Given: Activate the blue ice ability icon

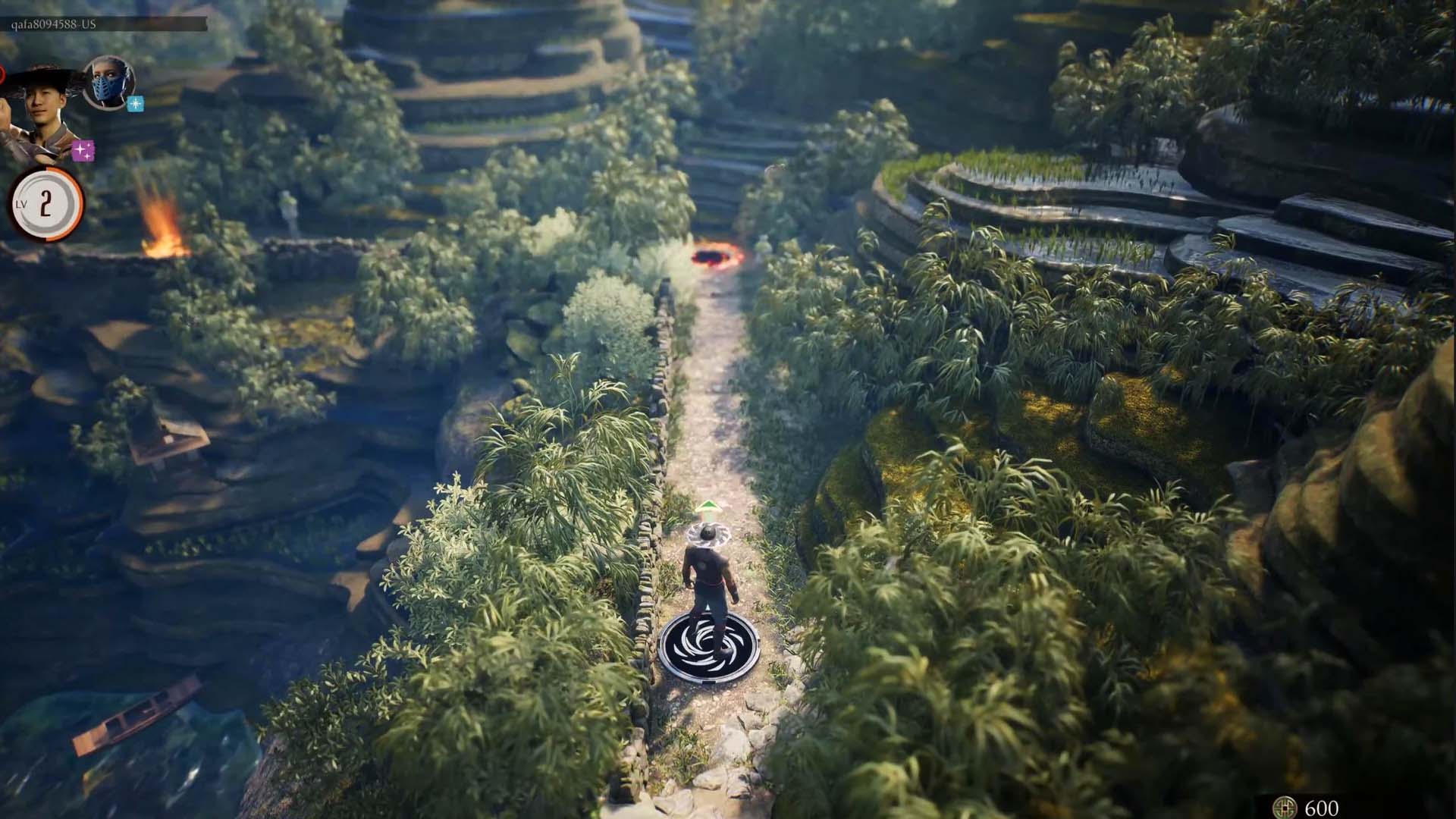Looking at the screenshot, I should [x=135, y=104].
